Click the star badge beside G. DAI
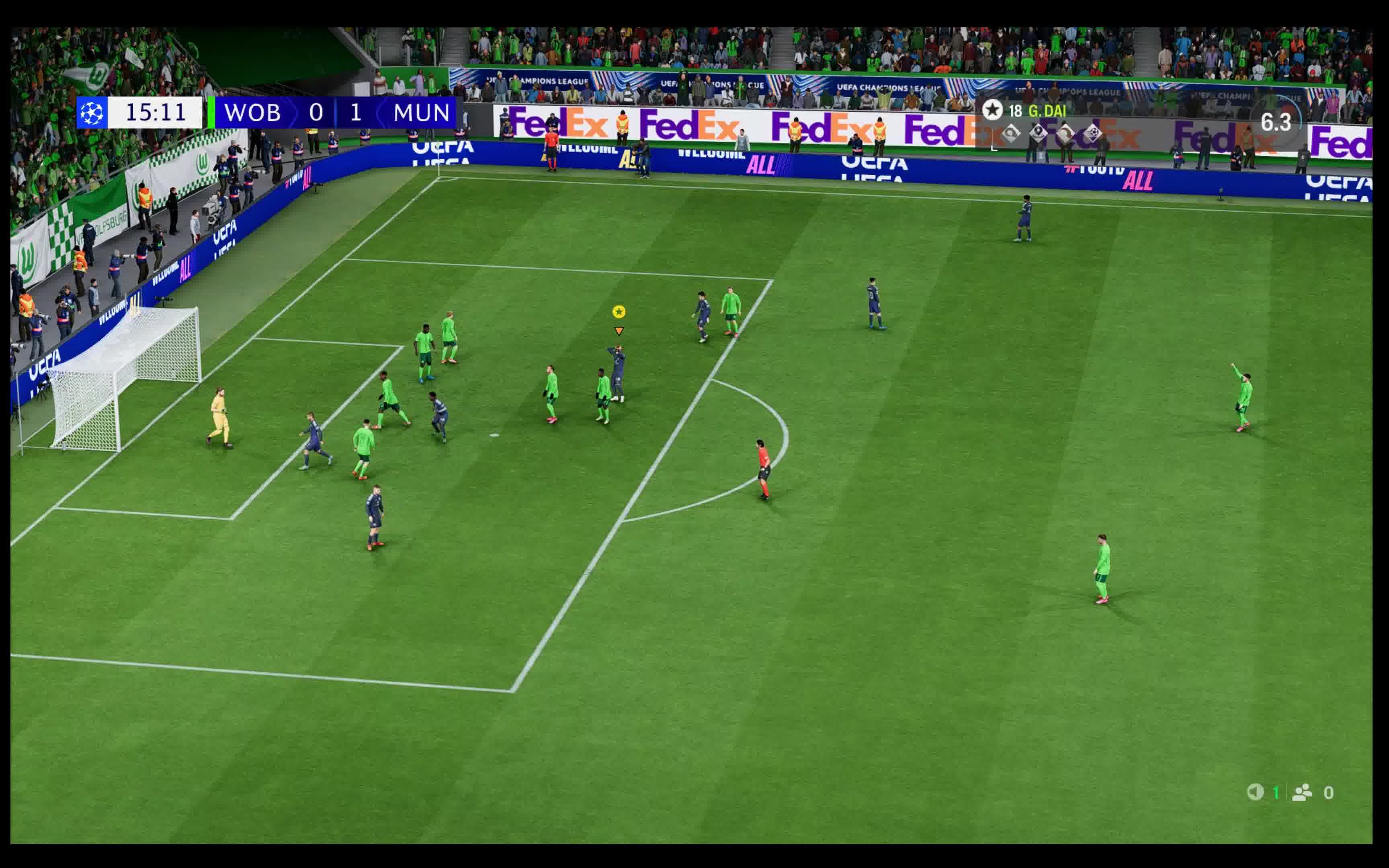Image resolution: width=1389 pixels, height=868 pixels. [992, 110]
